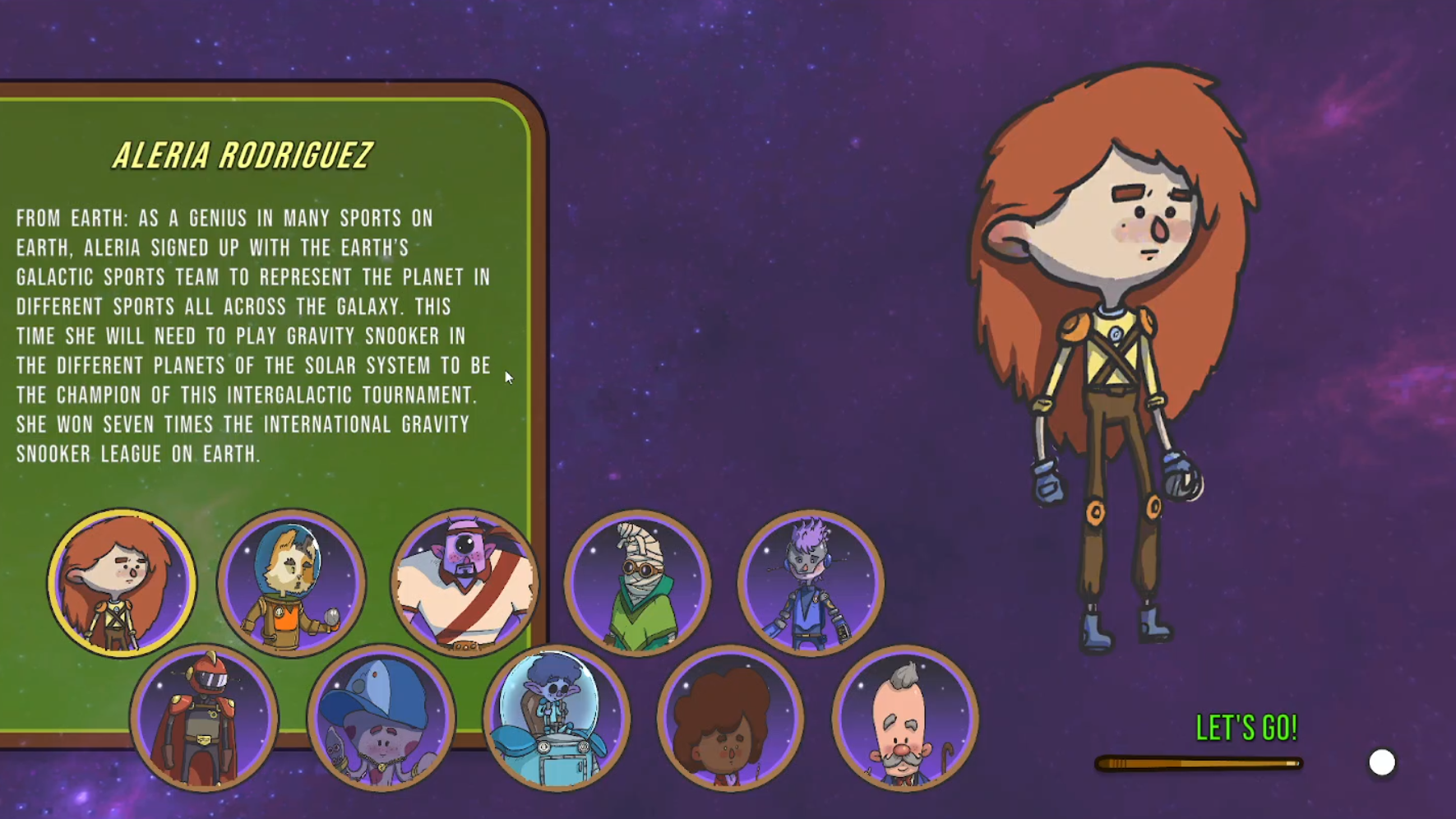Pick the octopus with blue cap portrait
Image resolution: width=1456 pixels, height=819 pixels.
[381, 718]
